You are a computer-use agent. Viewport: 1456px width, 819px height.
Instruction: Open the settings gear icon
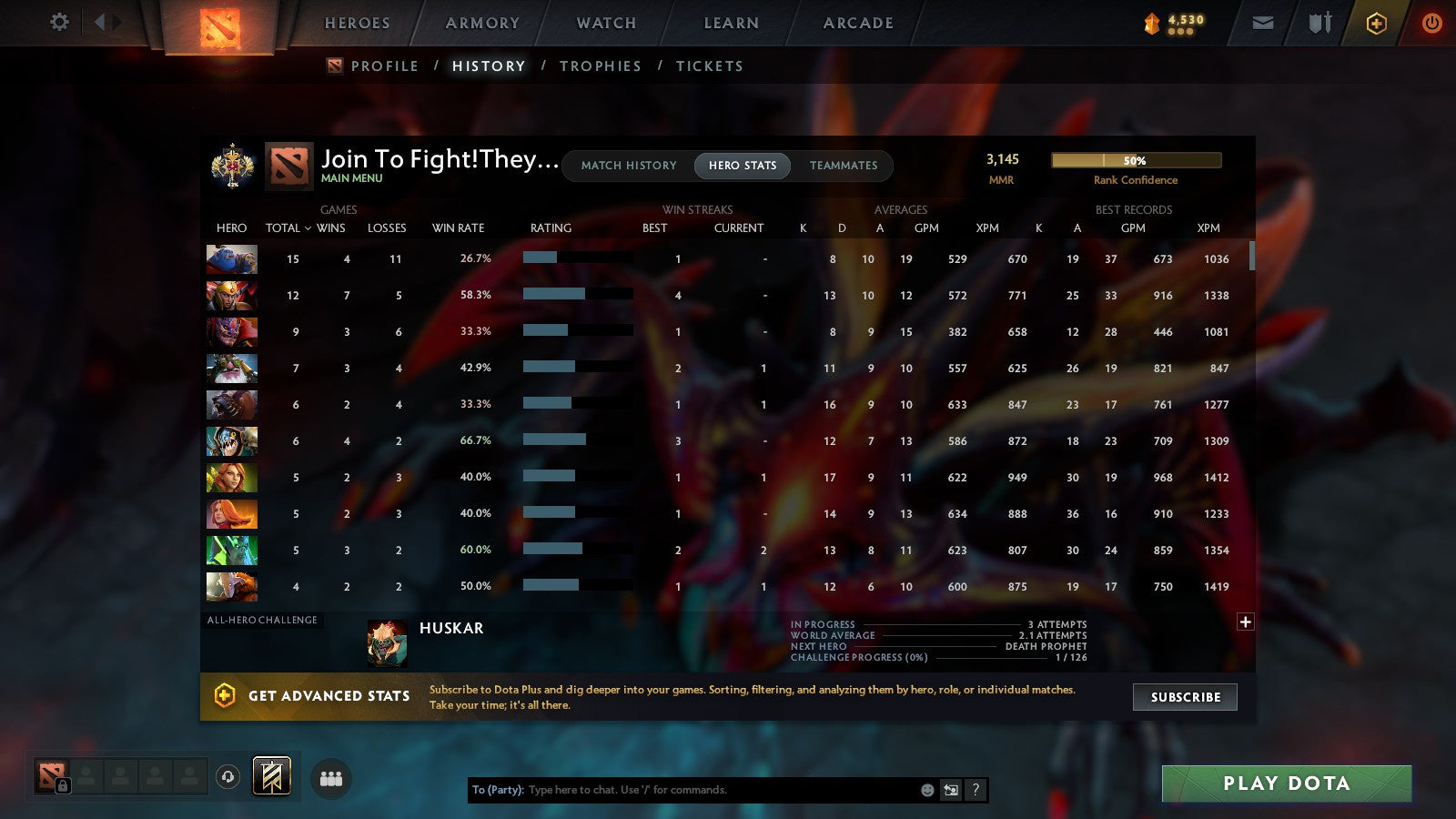point(59,23)
